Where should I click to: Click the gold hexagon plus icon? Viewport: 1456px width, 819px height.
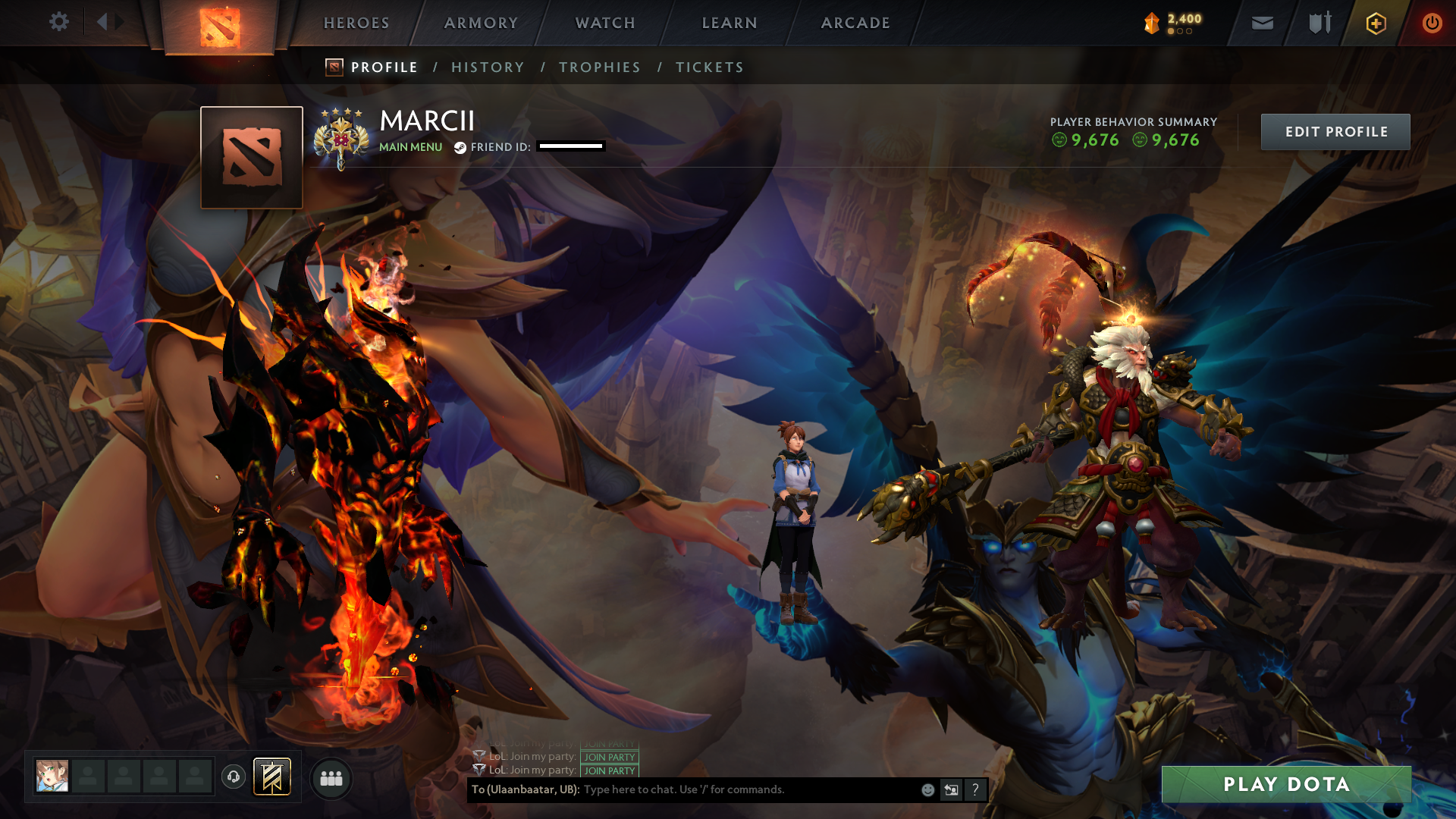tap(1376, 23)
